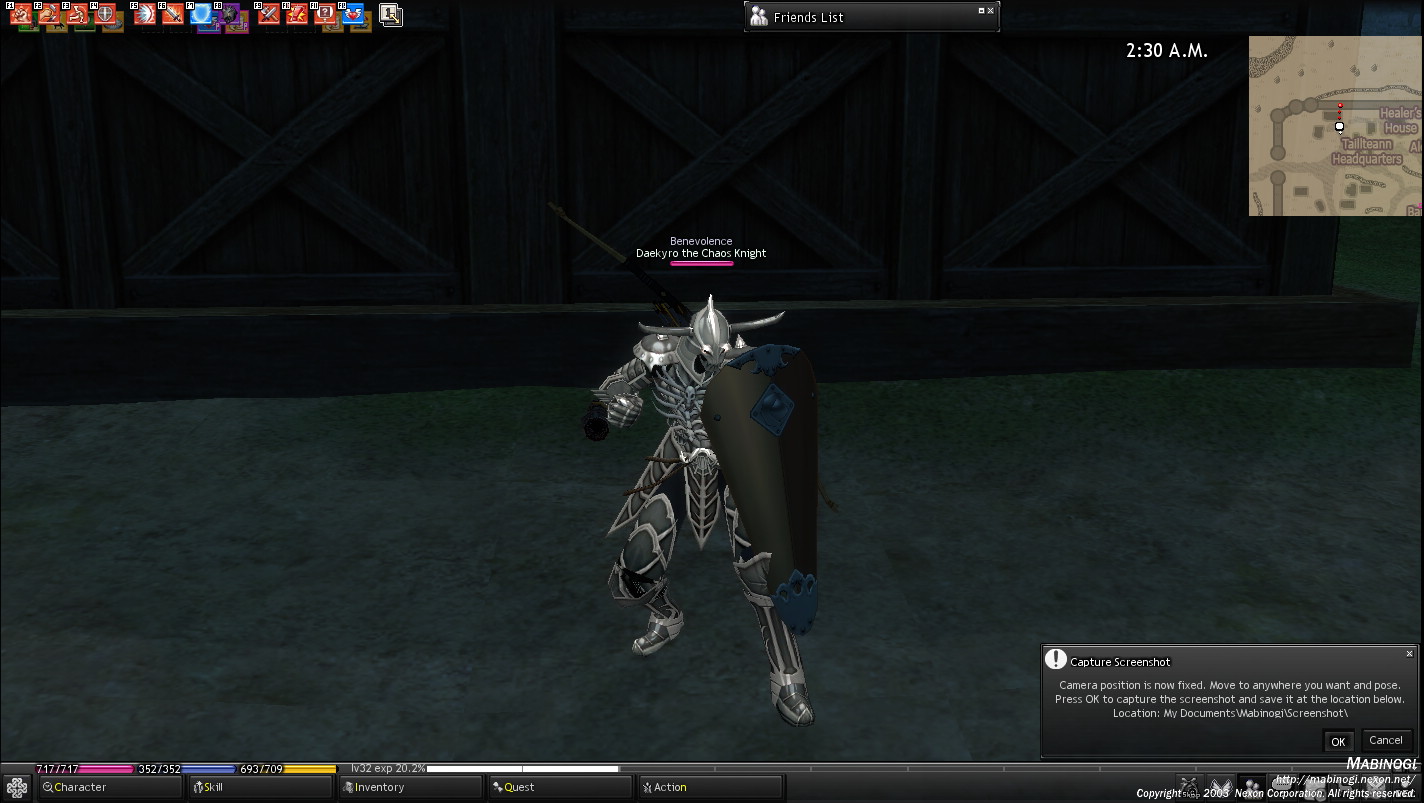The image size is (1424, 803).
Task: Select the dark helmet skill on F8
Action: [230, 15]
